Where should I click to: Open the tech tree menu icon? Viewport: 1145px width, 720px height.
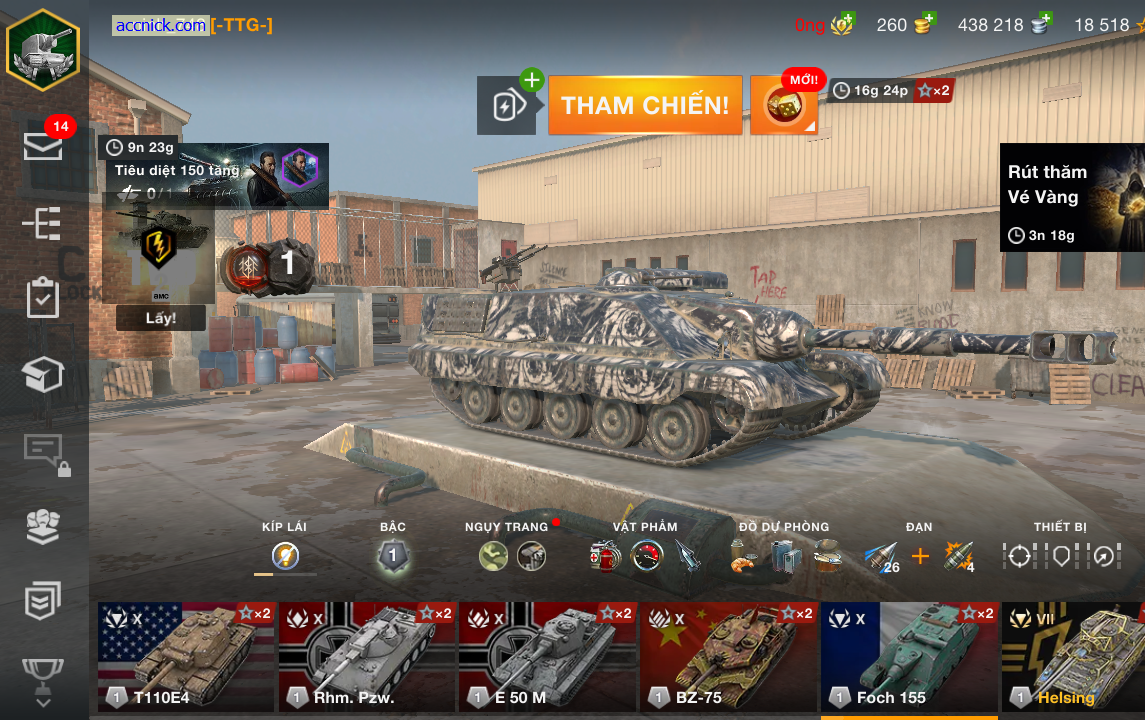point(44,223)
